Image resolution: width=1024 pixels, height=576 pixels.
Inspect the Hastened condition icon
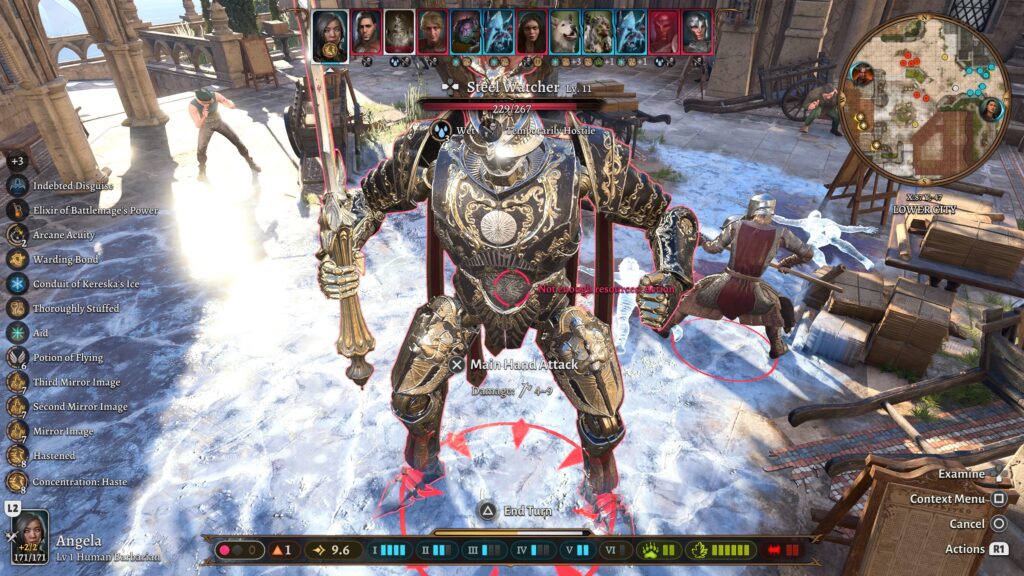pyautogui.click(x=17, y=456)
